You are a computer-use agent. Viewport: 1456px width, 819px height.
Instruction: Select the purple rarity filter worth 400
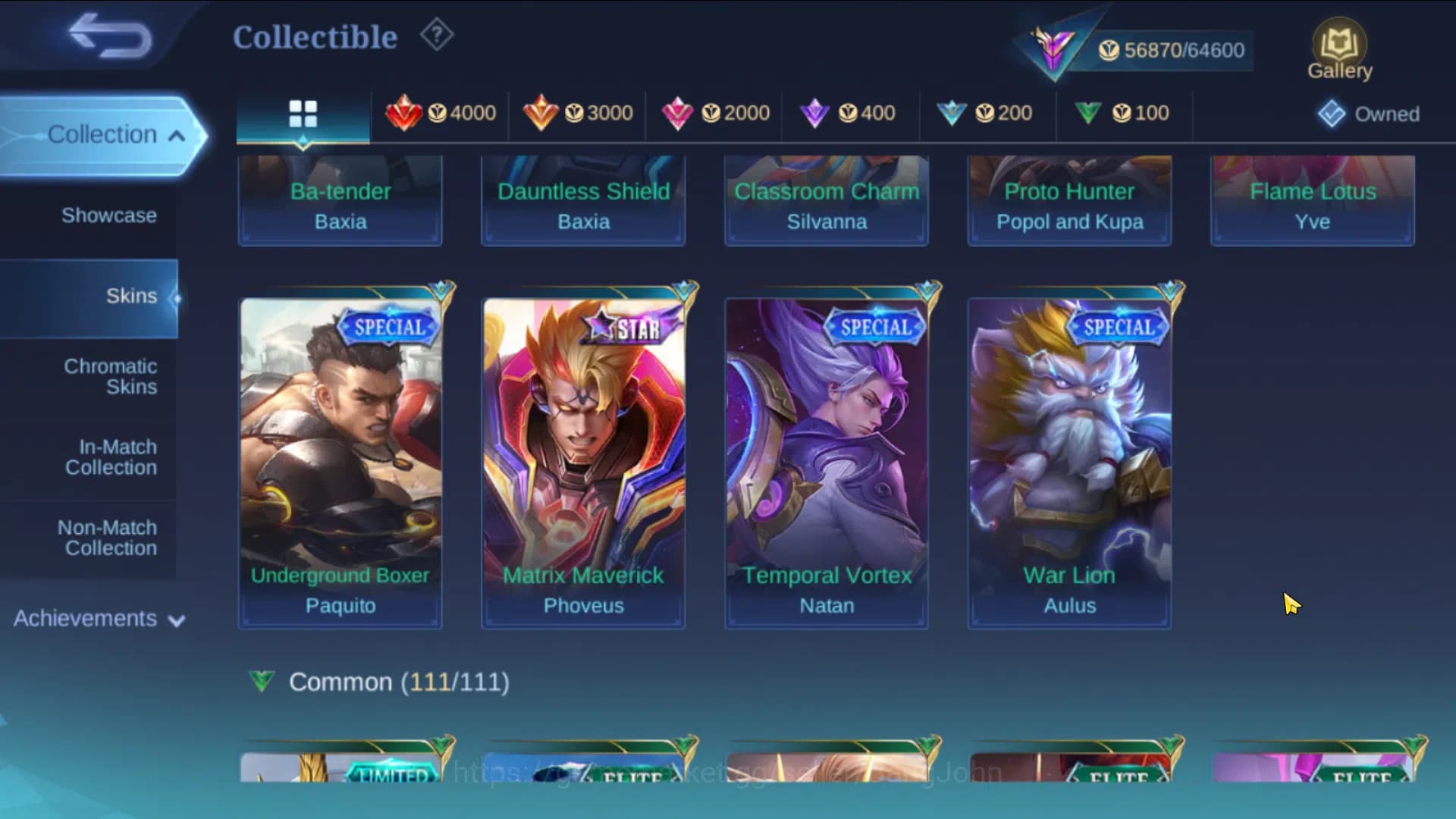click(x=849, y=114)
